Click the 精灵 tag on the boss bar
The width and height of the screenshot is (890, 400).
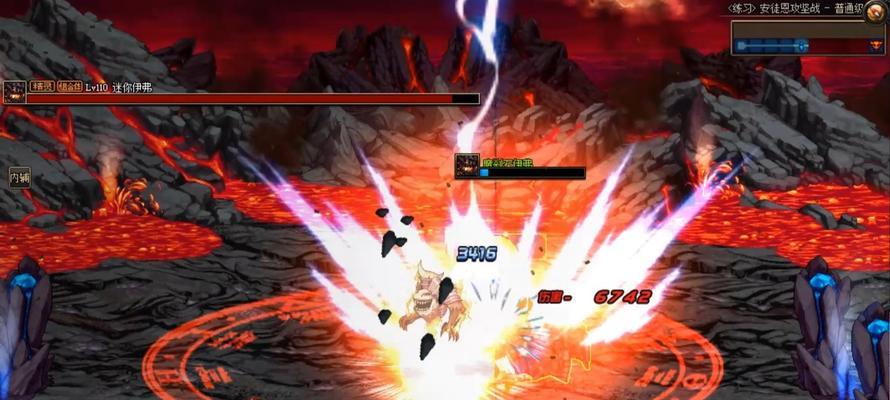pos(42,88)
